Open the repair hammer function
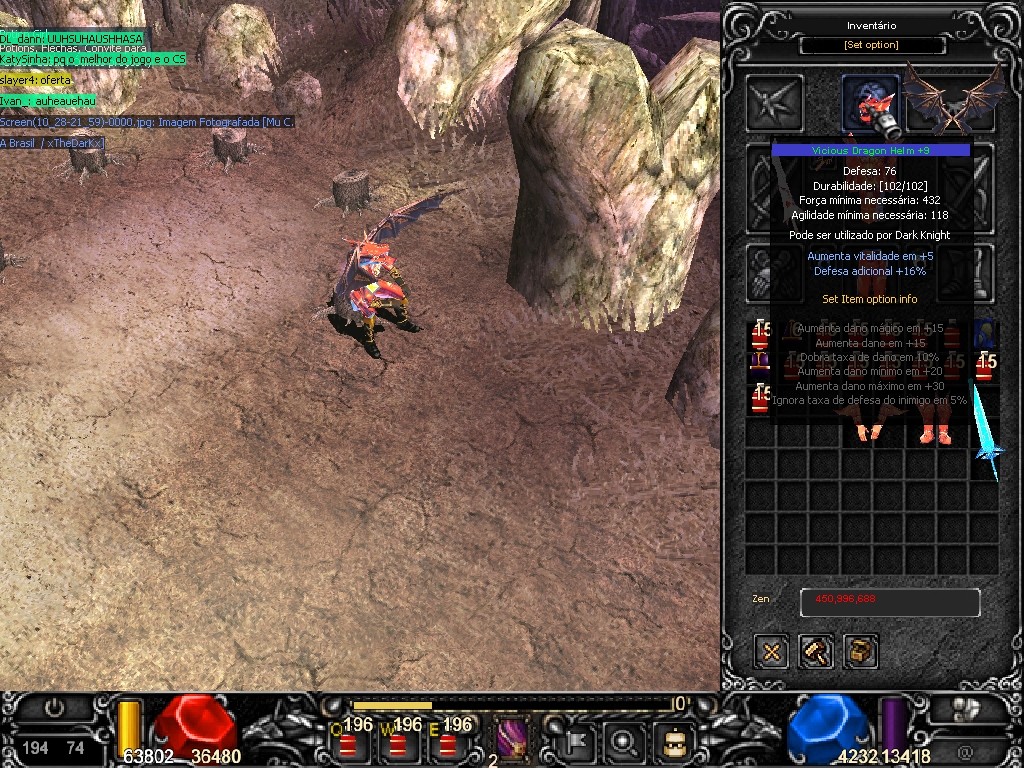 (816, 652)
